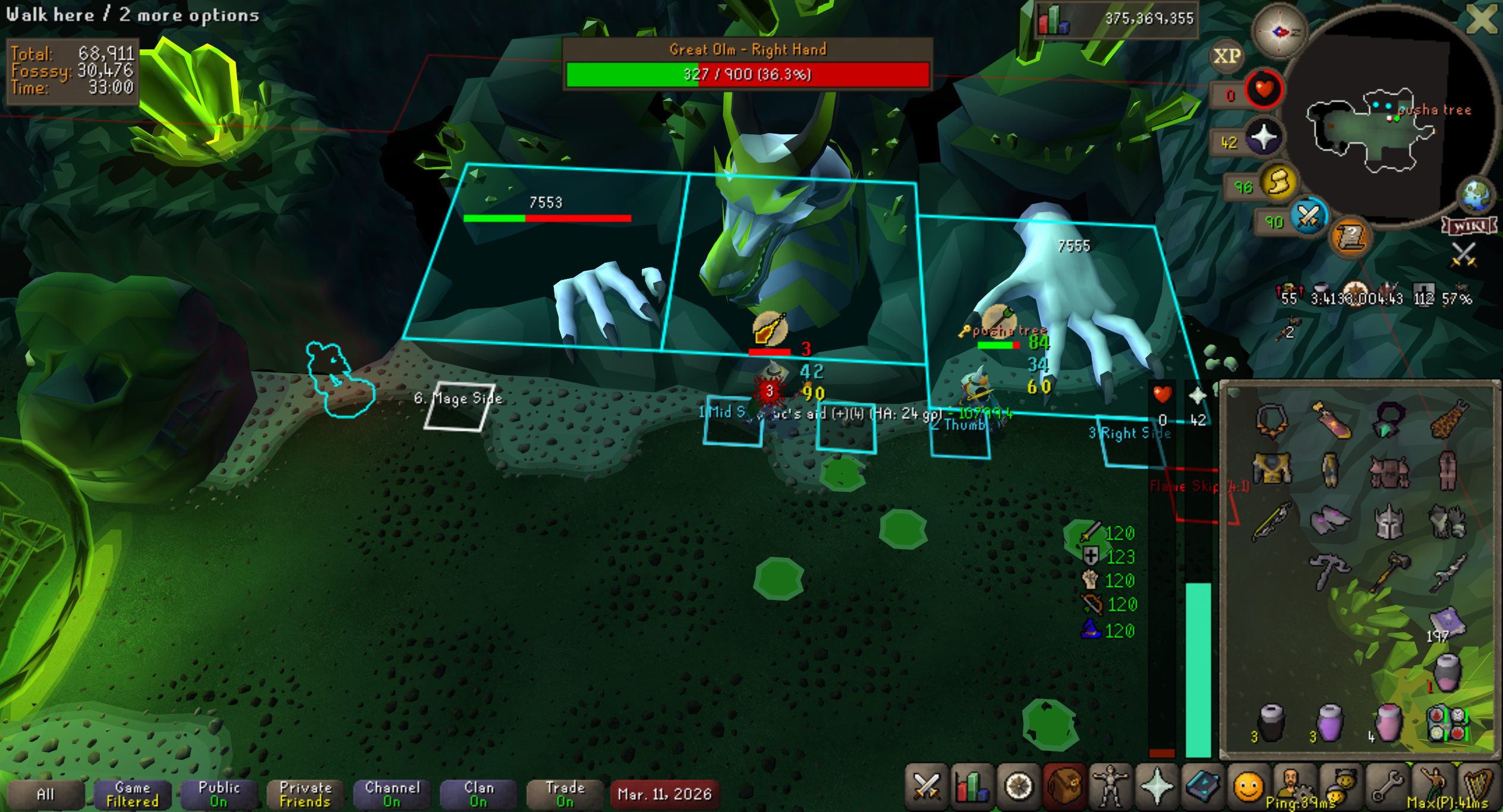Image resolution: width=1503 pixels, height=812 pixels.
Task: Close the minimap X button
Action: click(1482, 18)
